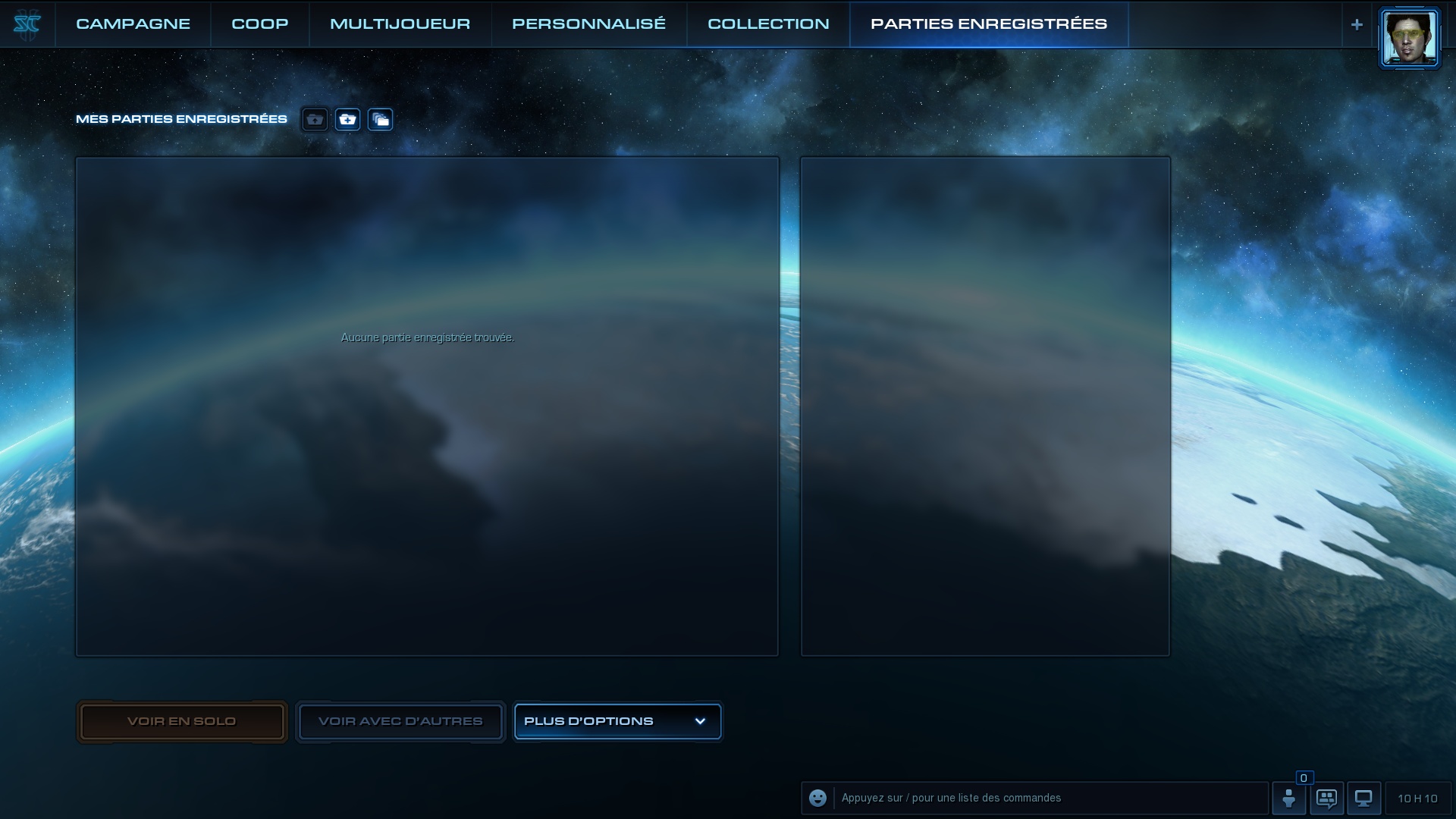Click the monitor icon in bottom bar

(1363, 799)
